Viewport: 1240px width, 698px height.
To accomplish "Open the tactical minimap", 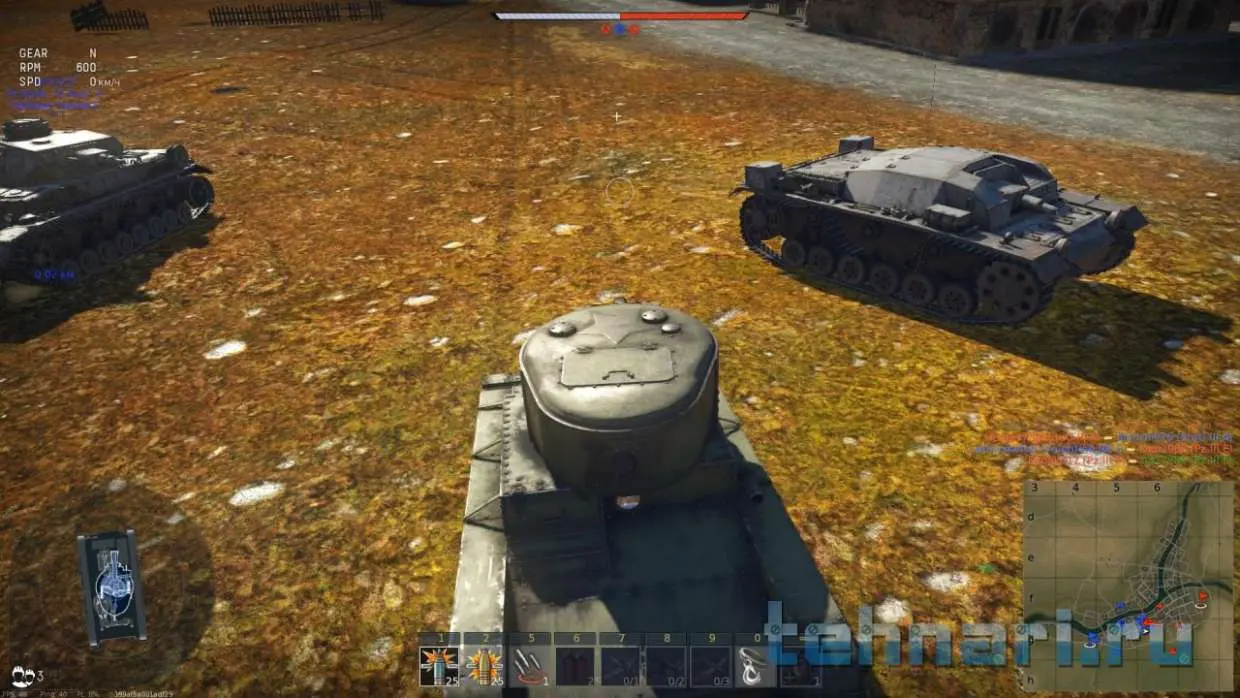I will [x=1127, y=585].
